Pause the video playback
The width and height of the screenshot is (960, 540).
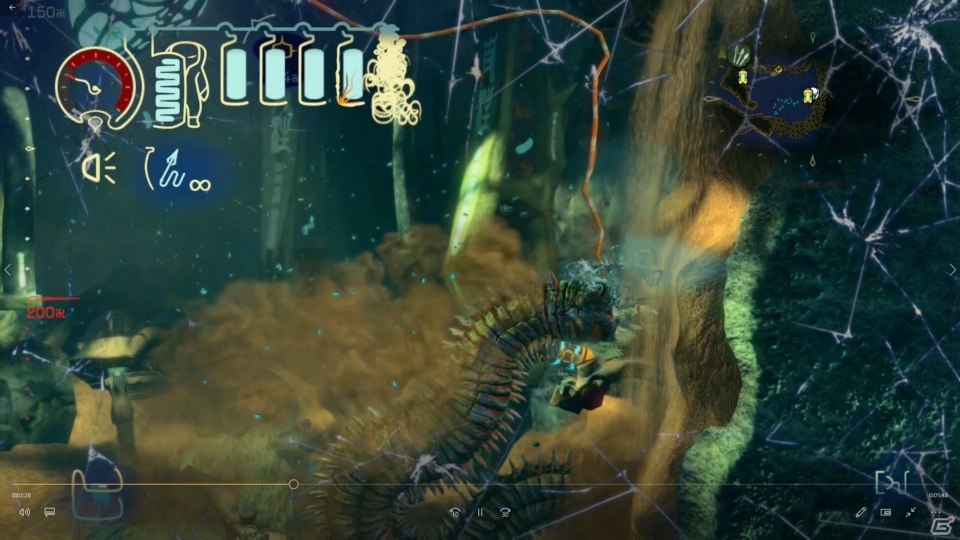pyautogui.click(x=480, y=512)
